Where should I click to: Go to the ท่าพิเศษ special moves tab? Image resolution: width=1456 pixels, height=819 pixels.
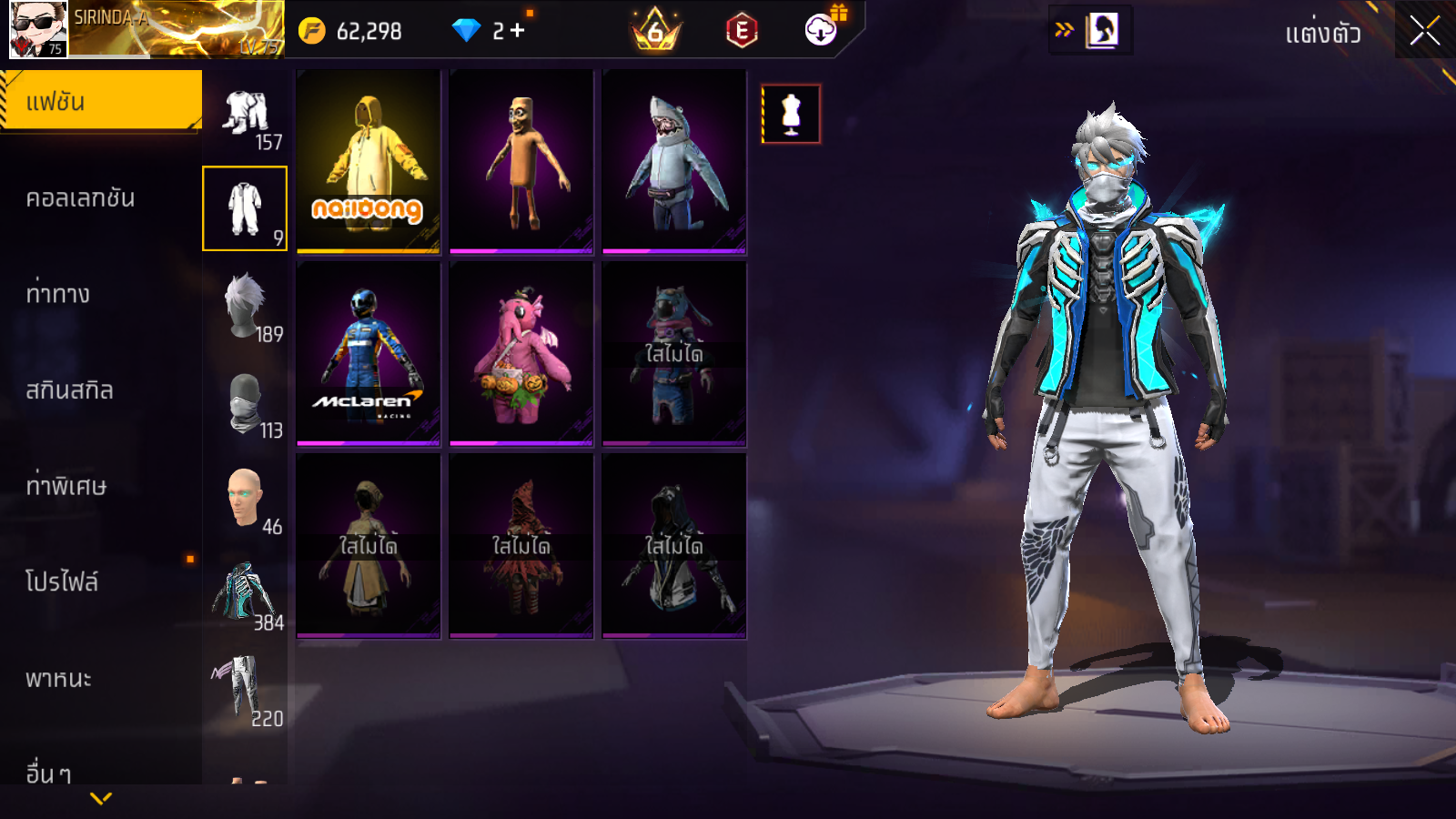[66, 486]
